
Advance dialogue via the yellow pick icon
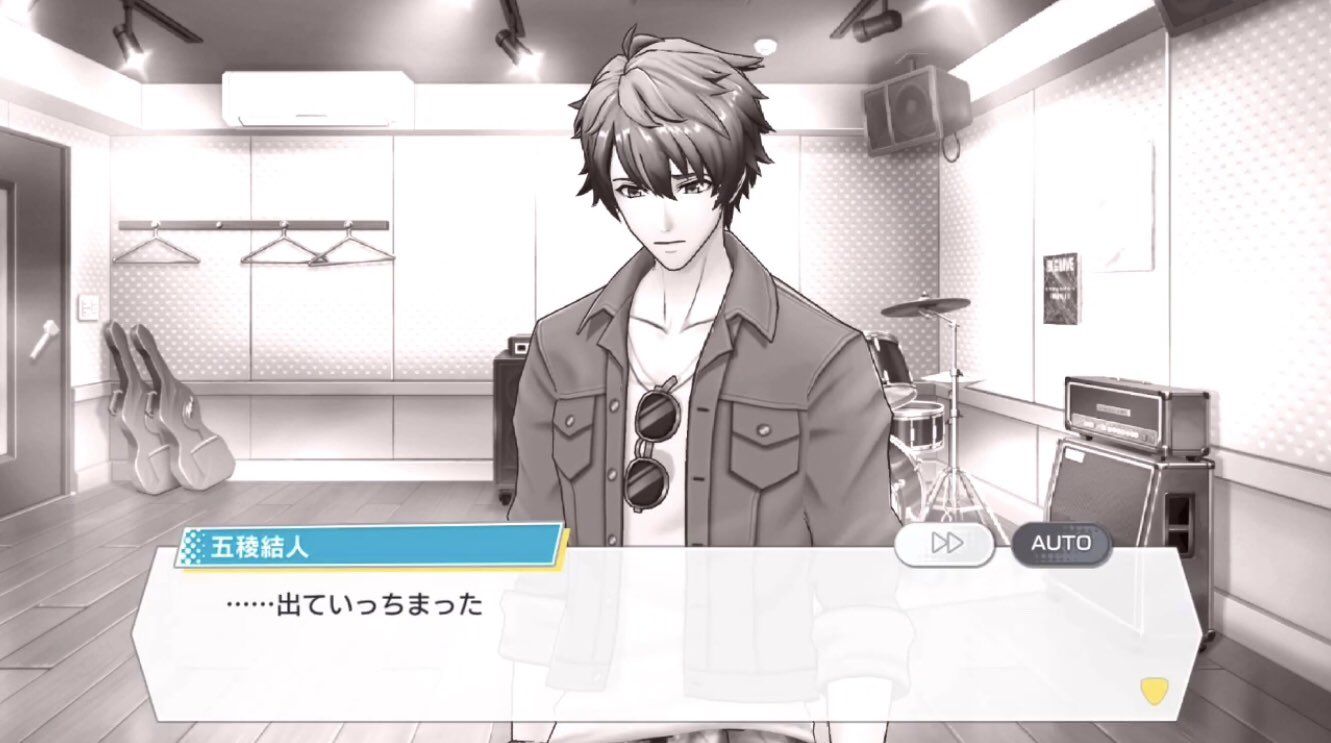point(1154,690)
